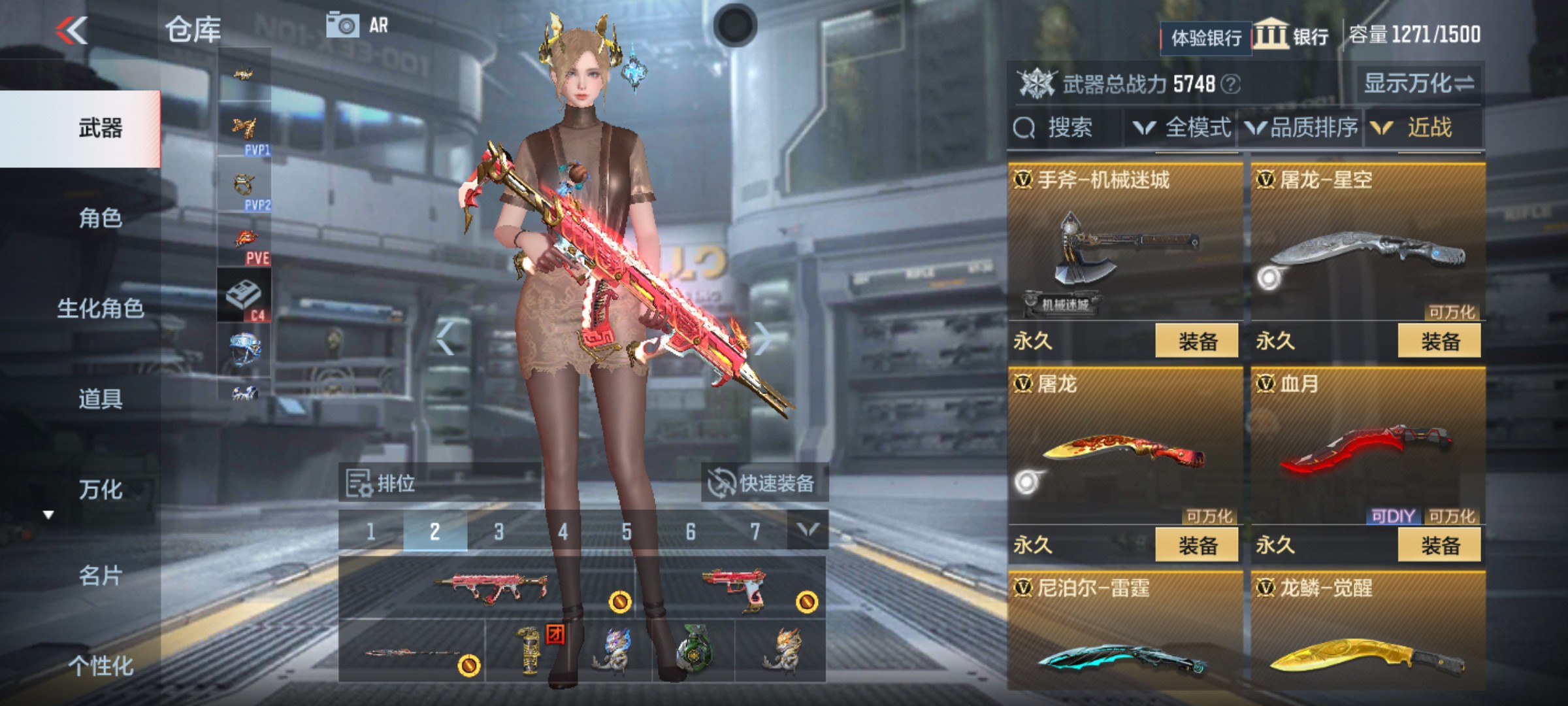The width and height of the screenshot is (1568, 706).
Task: Activate 快速装备 quick equip
Action: click(763, 484)
